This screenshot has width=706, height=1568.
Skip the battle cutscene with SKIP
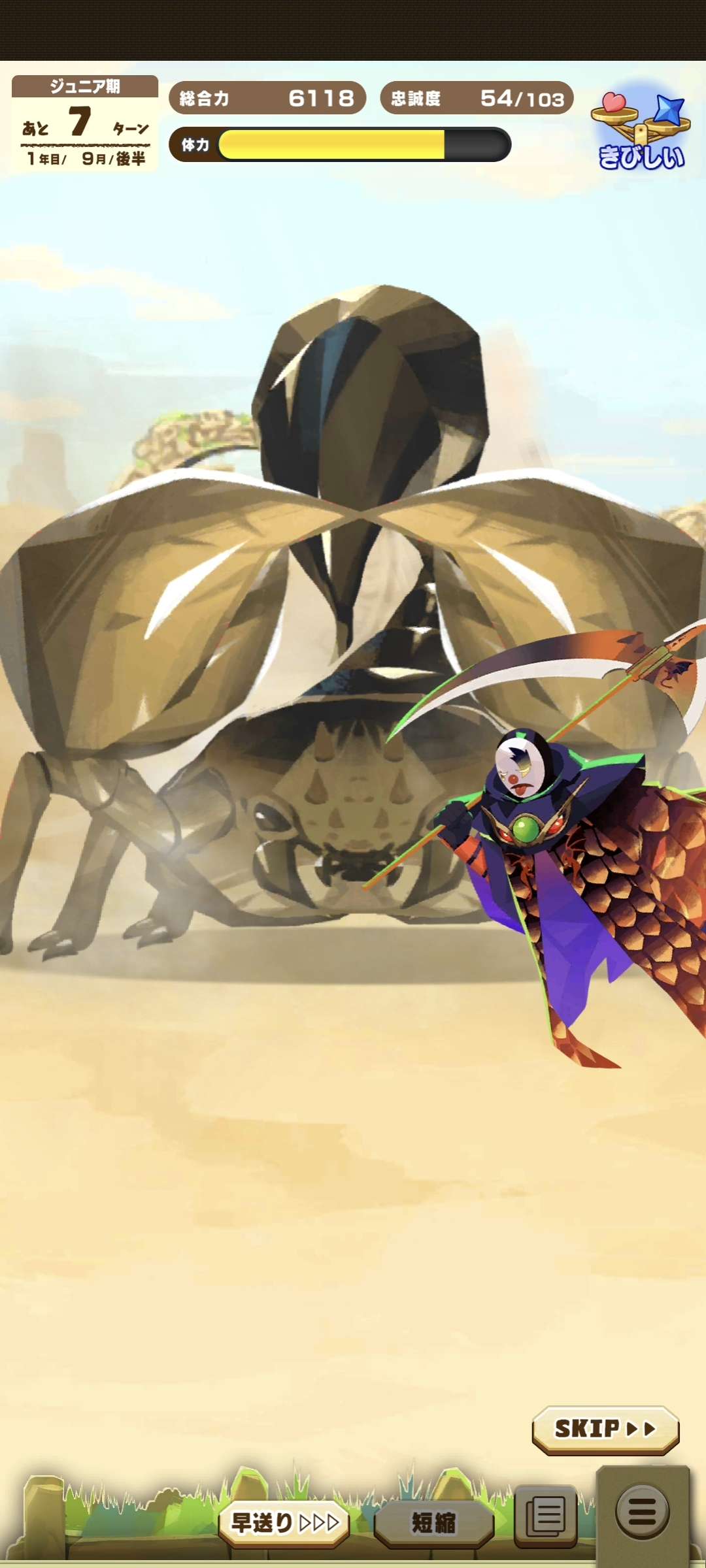(x=605, y=1429)
